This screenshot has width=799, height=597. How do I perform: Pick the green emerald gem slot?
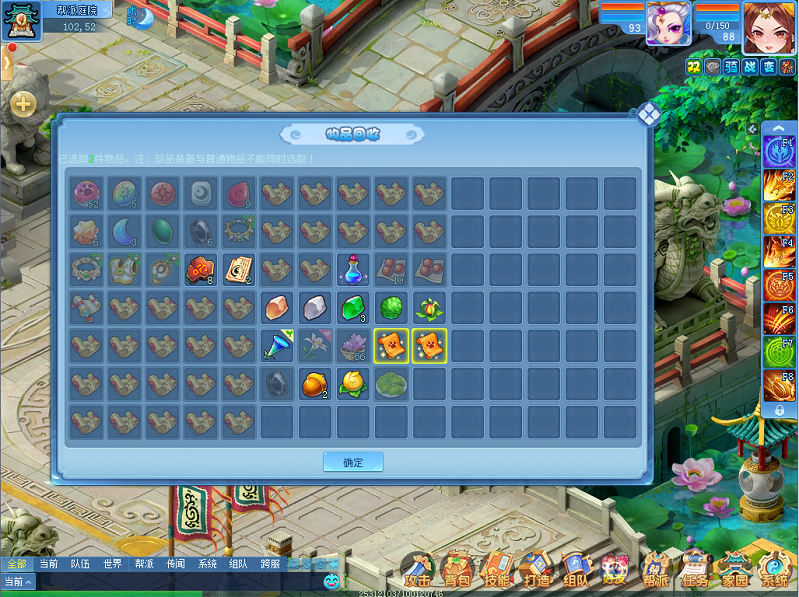[x=353, y=307]
